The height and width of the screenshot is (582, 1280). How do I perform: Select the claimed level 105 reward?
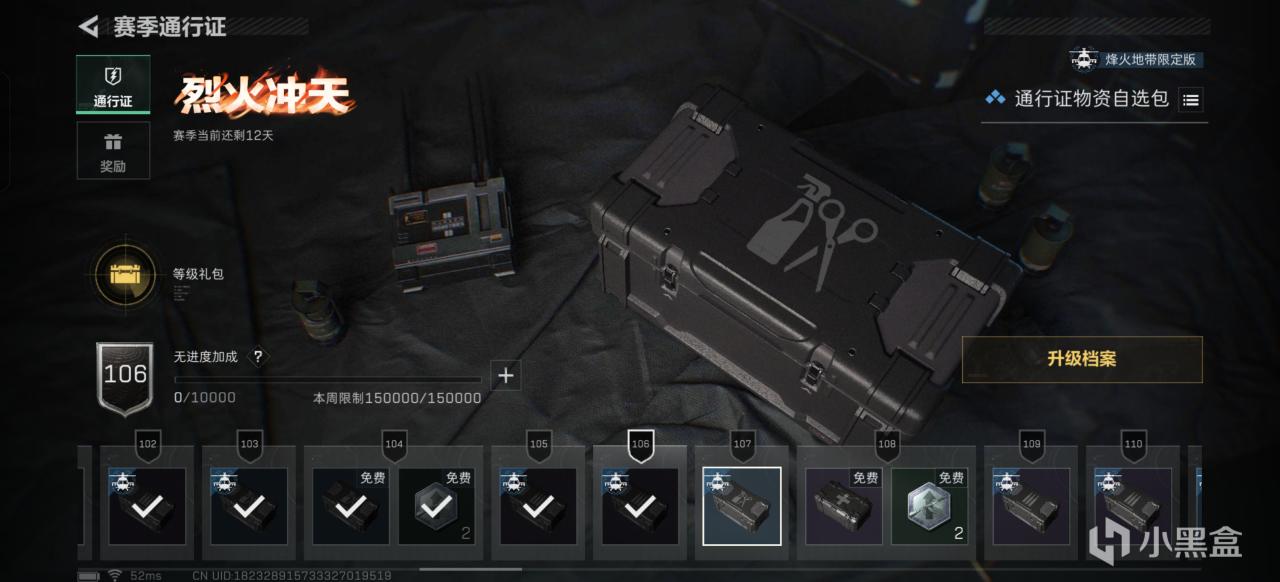click(538, 506)
